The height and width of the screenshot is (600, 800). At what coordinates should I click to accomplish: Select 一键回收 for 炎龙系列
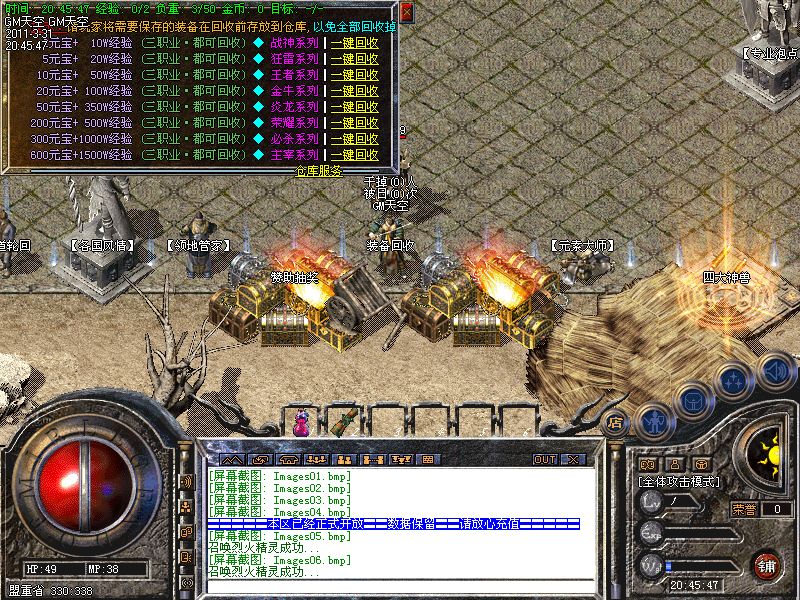click(354, 107)
